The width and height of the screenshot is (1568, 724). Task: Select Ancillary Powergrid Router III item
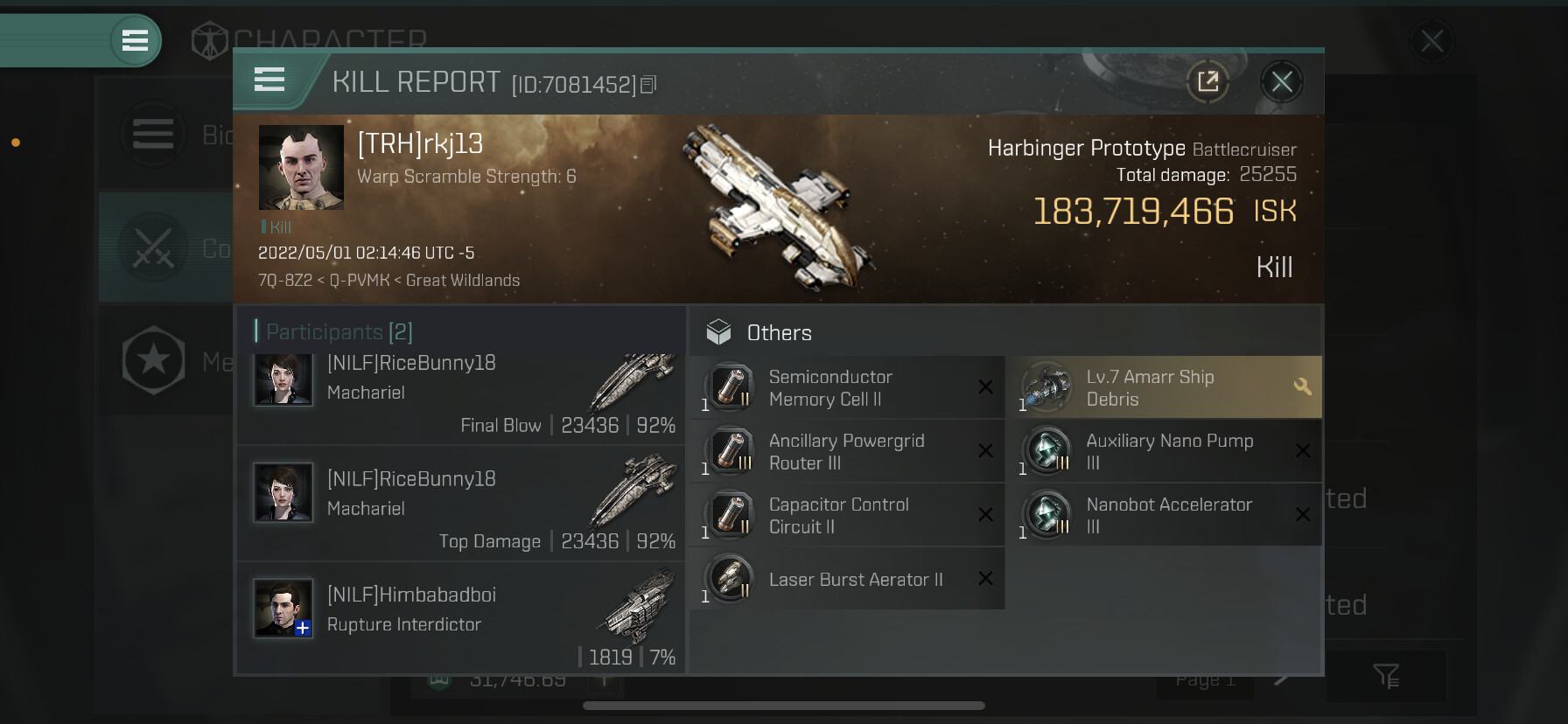click(847, 451)
